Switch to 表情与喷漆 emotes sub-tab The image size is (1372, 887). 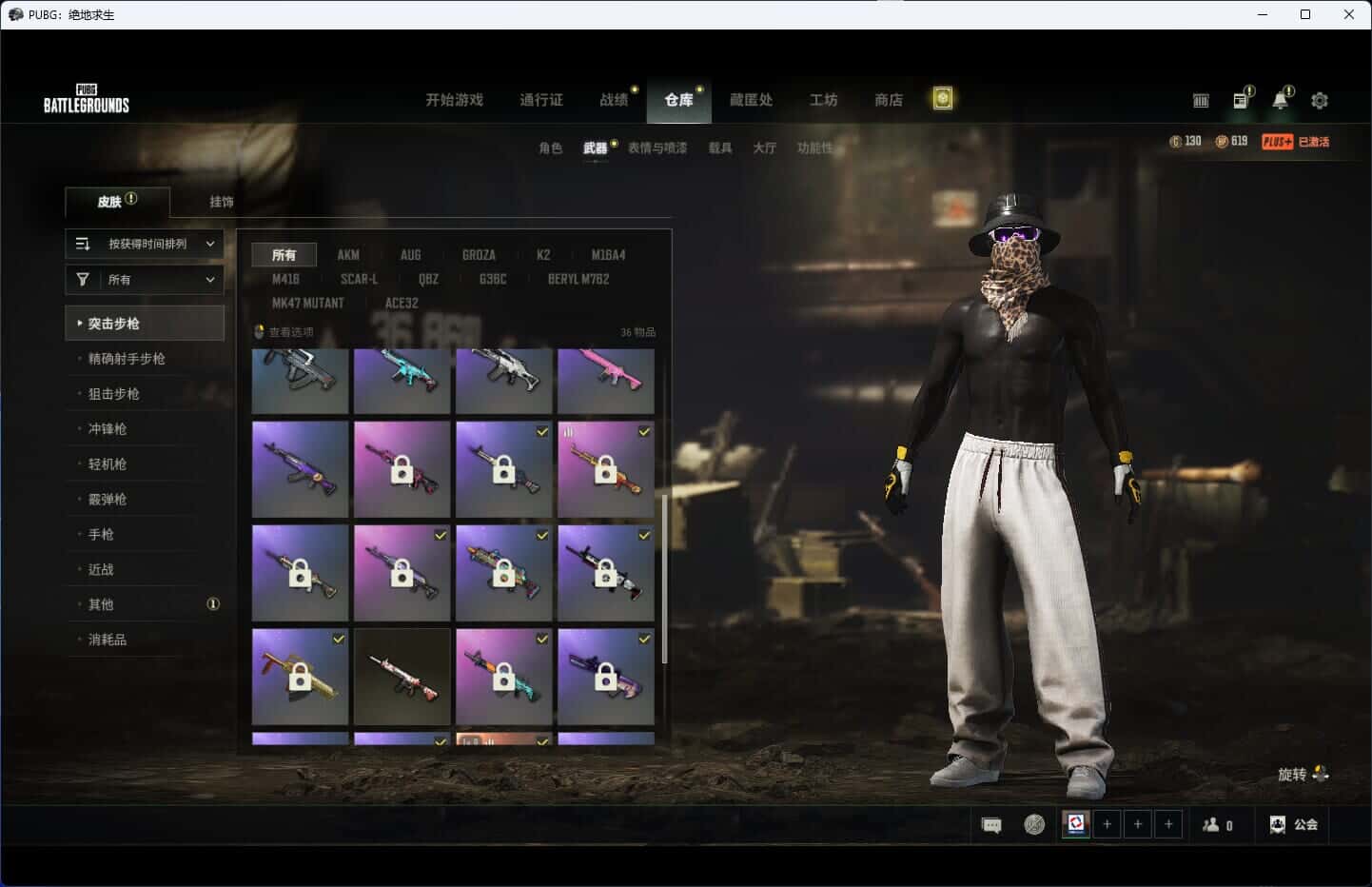(x=657, y=148)
